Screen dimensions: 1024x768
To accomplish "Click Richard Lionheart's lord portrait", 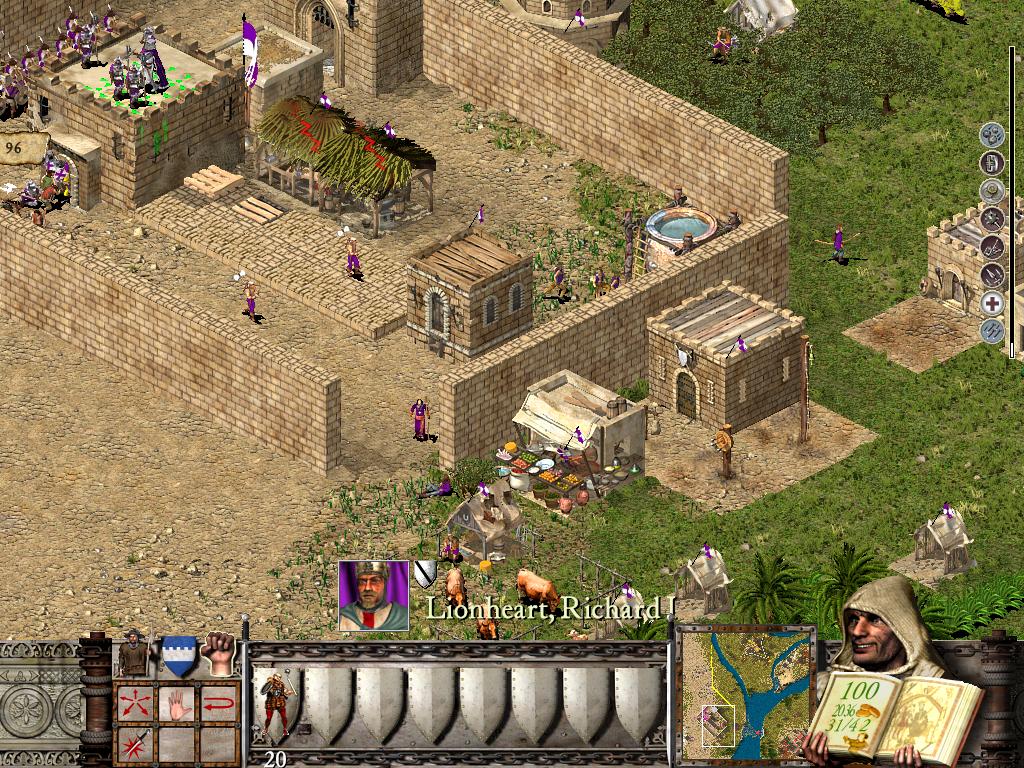I will point(373,596).
